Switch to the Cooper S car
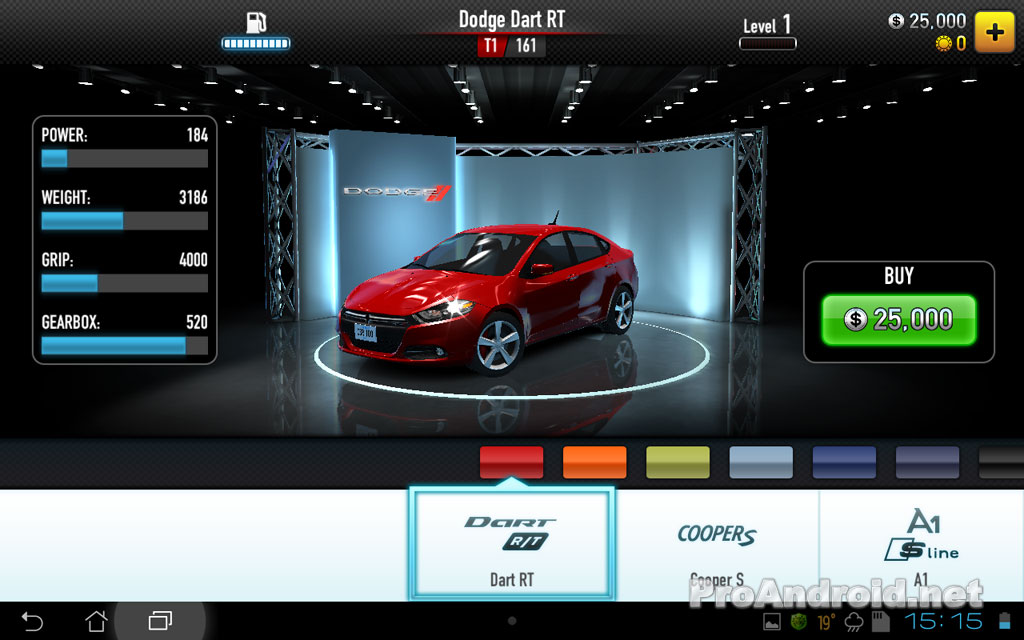 click(716, 544)
